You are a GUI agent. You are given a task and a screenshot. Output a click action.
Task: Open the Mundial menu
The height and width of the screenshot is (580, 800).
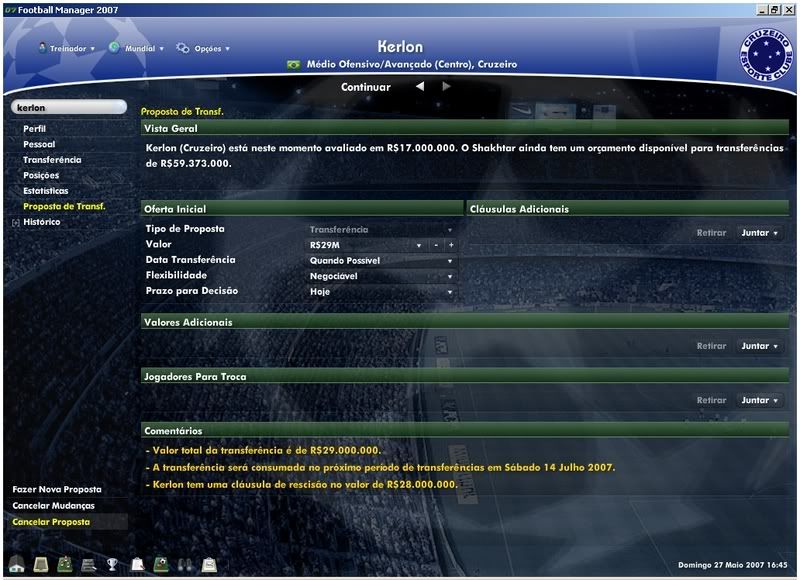coord(132,48)
